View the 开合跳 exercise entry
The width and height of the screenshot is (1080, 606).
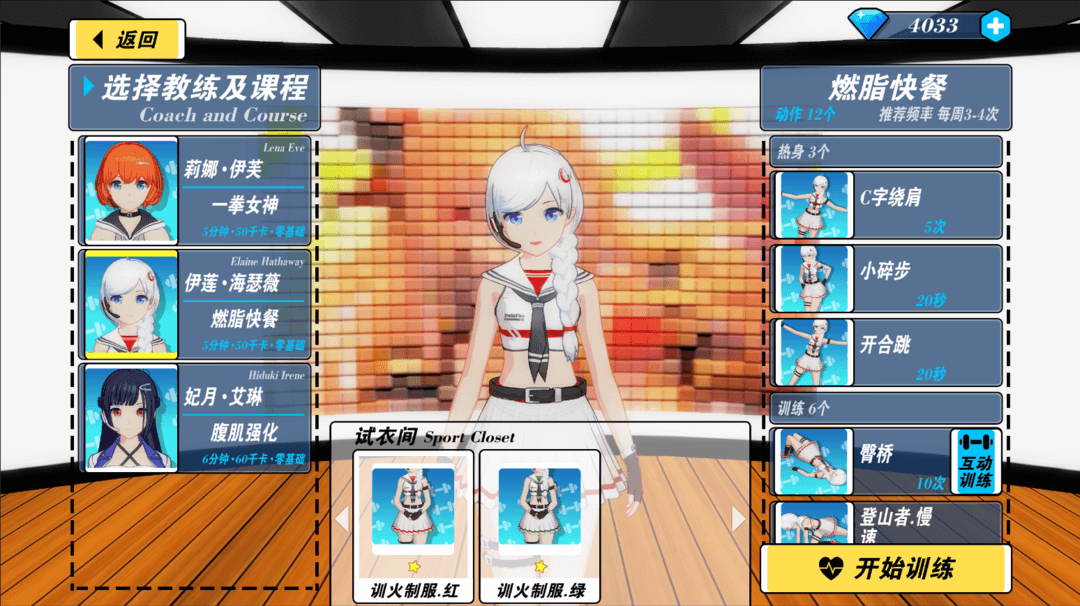coord(886,353)
